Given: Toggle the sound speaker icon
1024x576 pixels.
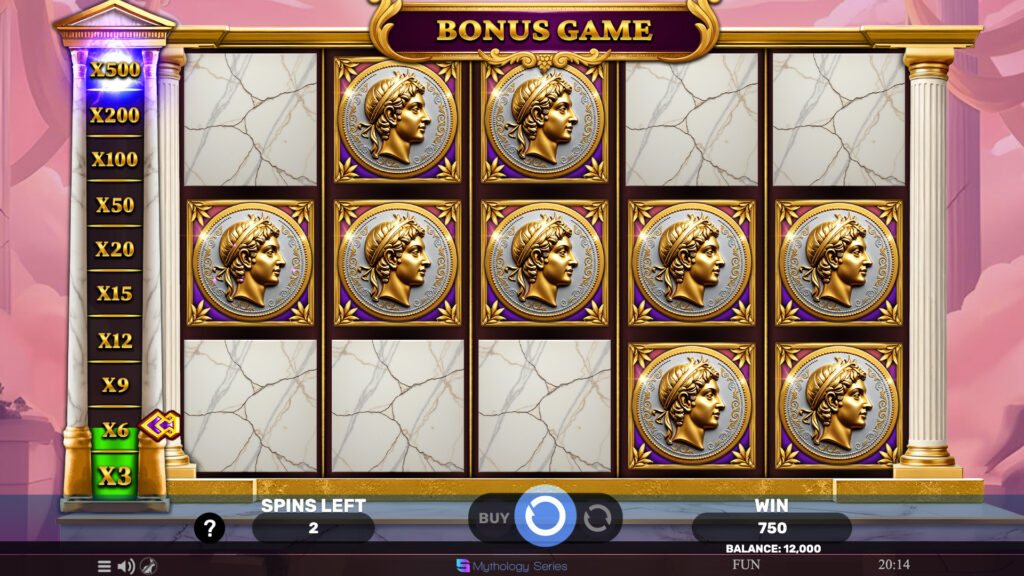Looking at the screenshot, I should (126, 566).
